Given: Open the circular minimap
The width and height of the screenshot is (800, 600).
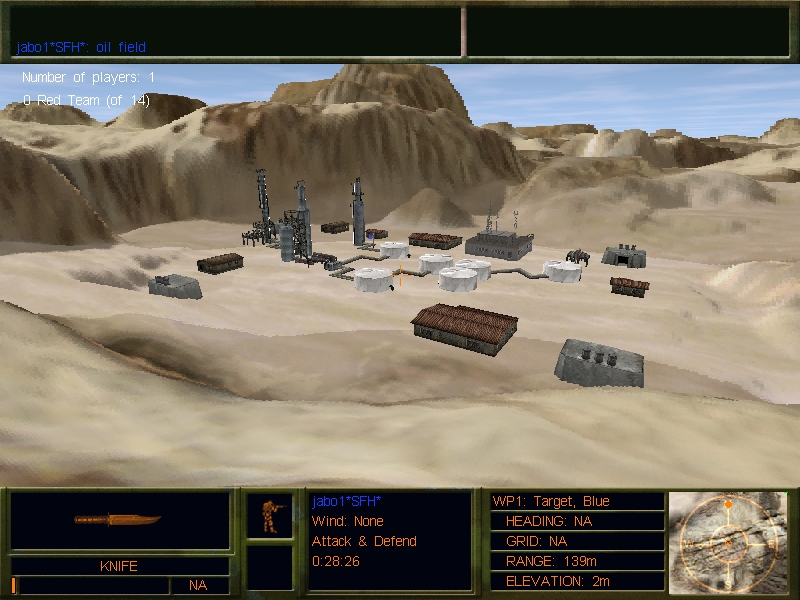Looking at the screenshot, I should pyautogui.click(x=727, y=541).
